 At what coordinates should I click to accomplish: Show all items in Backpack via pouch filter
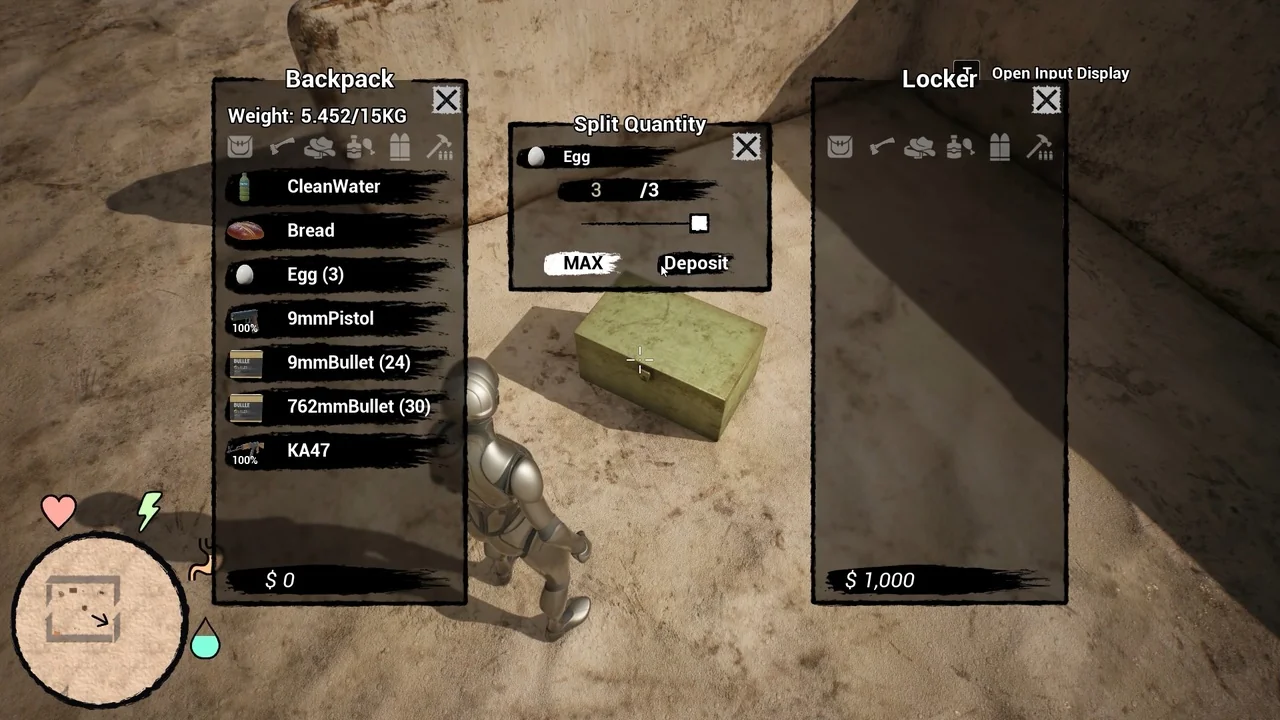tap(240, 148)
